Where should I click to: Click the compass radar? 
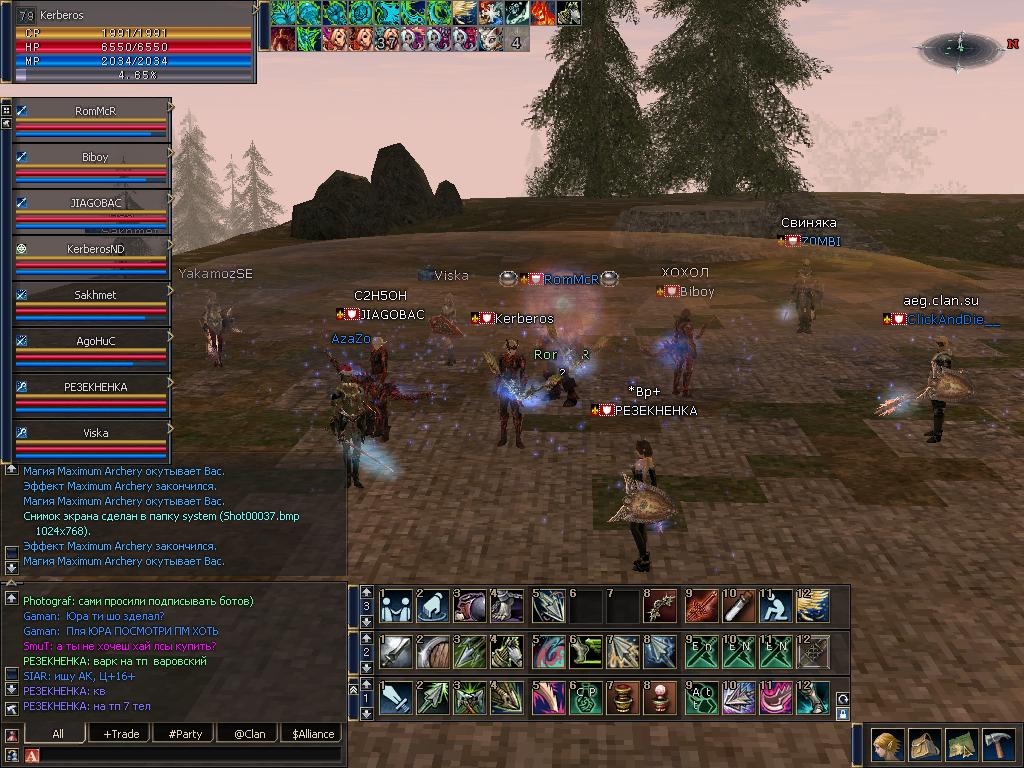coord(958,47)
